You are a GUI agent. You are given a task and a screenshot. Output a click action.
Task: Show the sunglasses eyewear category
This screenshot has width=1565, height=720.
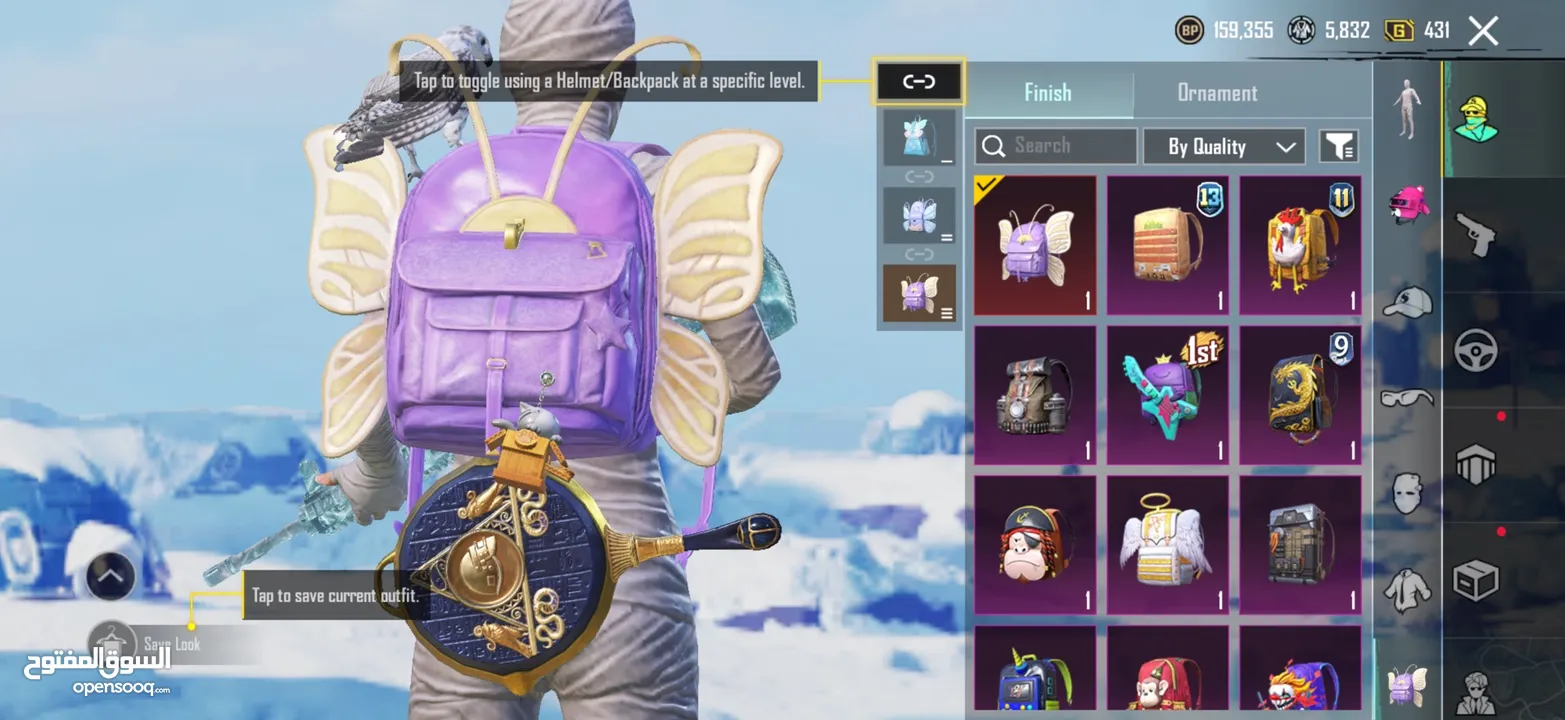pyautogui.click(x=1408, y=398)
